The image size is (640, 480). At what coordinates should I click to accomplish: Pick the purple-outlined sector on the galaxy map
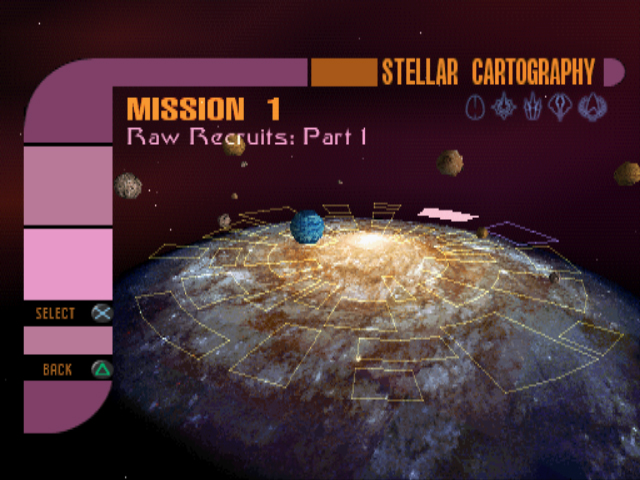(x=522, y=232)
